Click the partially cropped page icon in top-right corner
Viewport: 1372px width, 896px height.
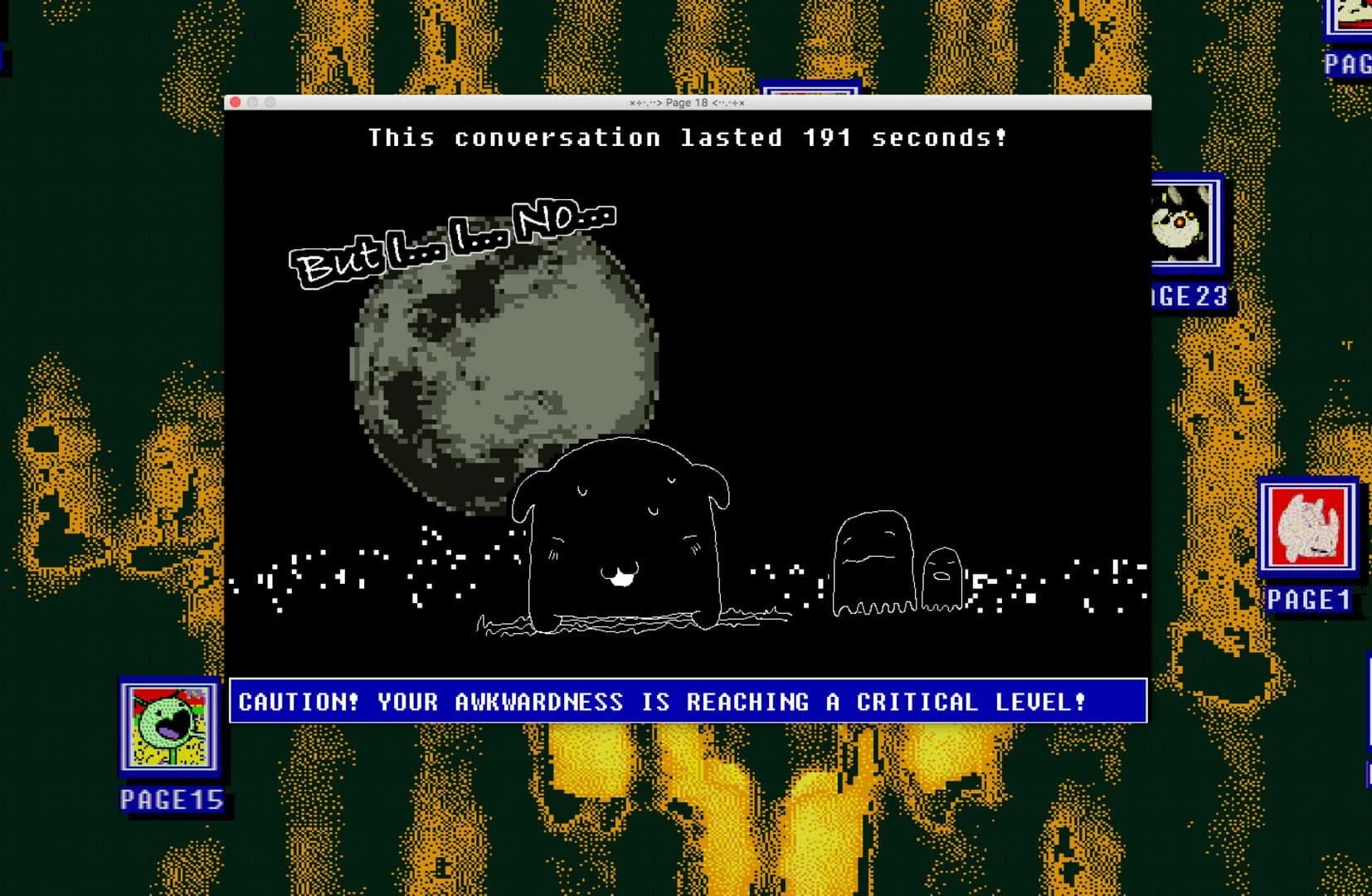pos(1352,21)
